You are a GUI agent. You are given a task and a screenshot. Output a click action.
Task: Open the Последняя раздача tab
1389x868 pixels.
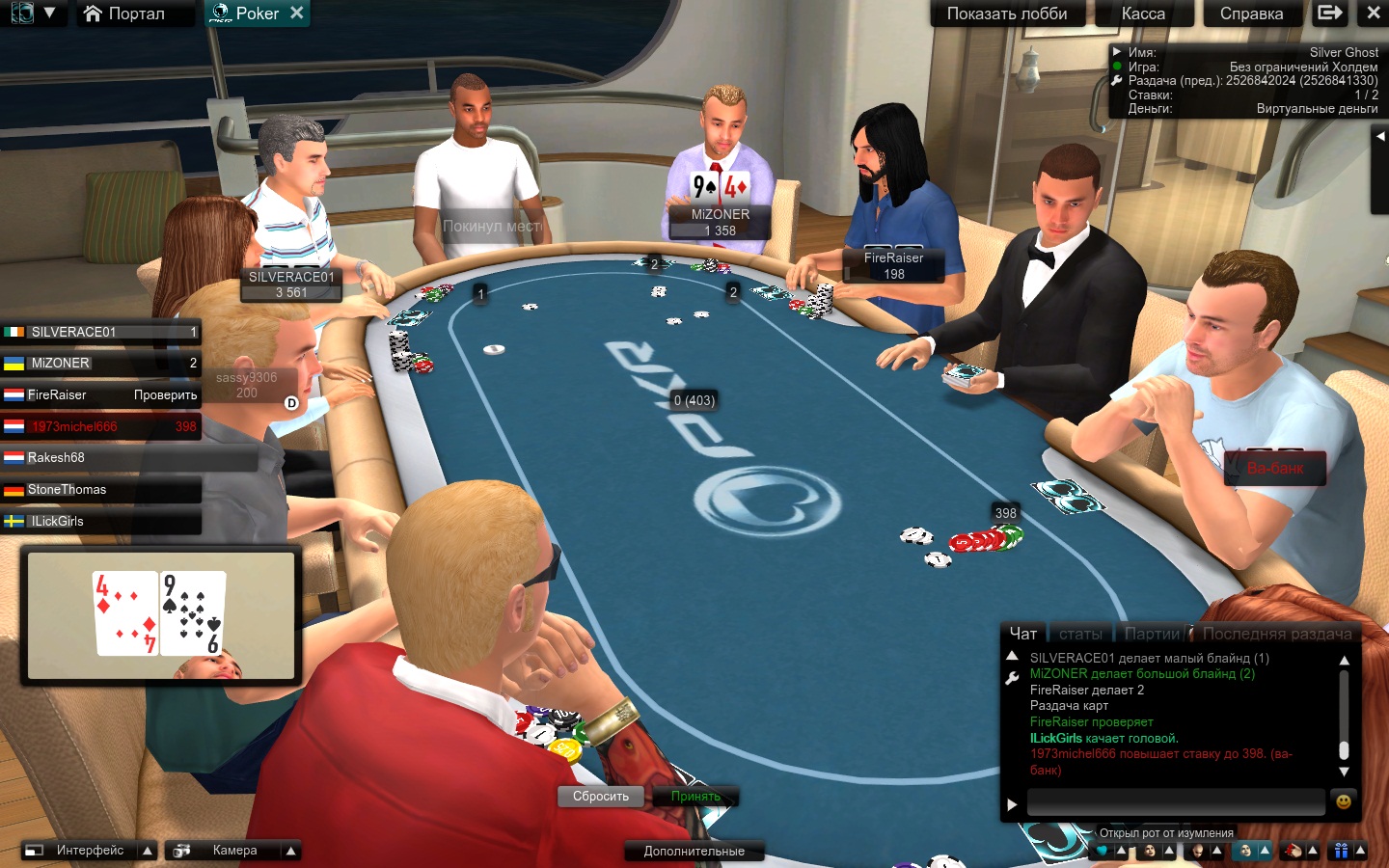(x=1276, y=634)
